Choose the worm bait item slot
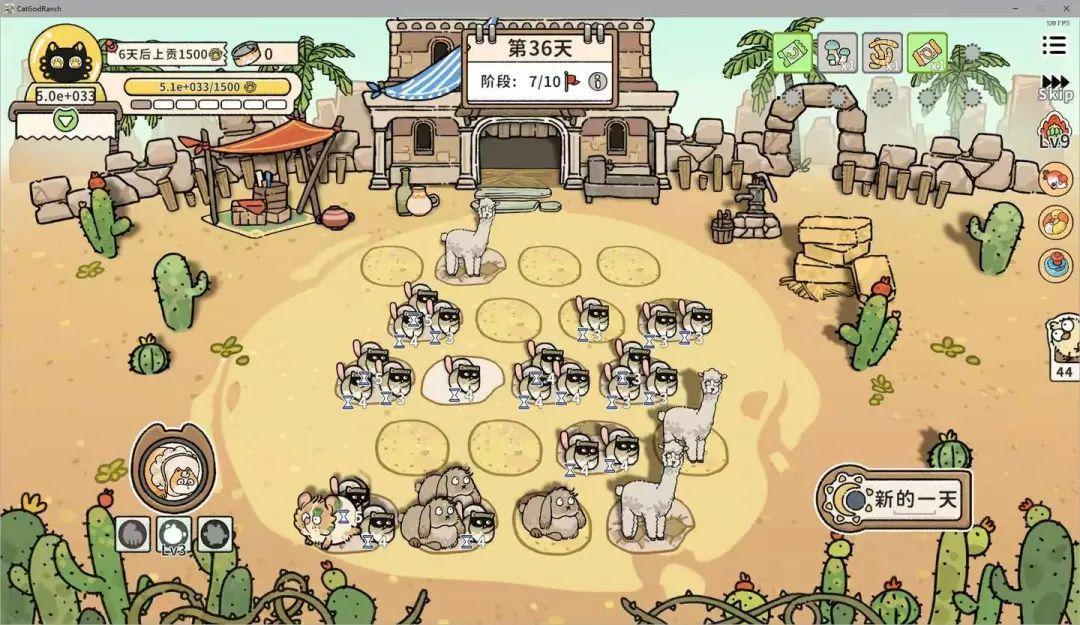The height and width of the screenshot is (625, 1080). [882, 52]
